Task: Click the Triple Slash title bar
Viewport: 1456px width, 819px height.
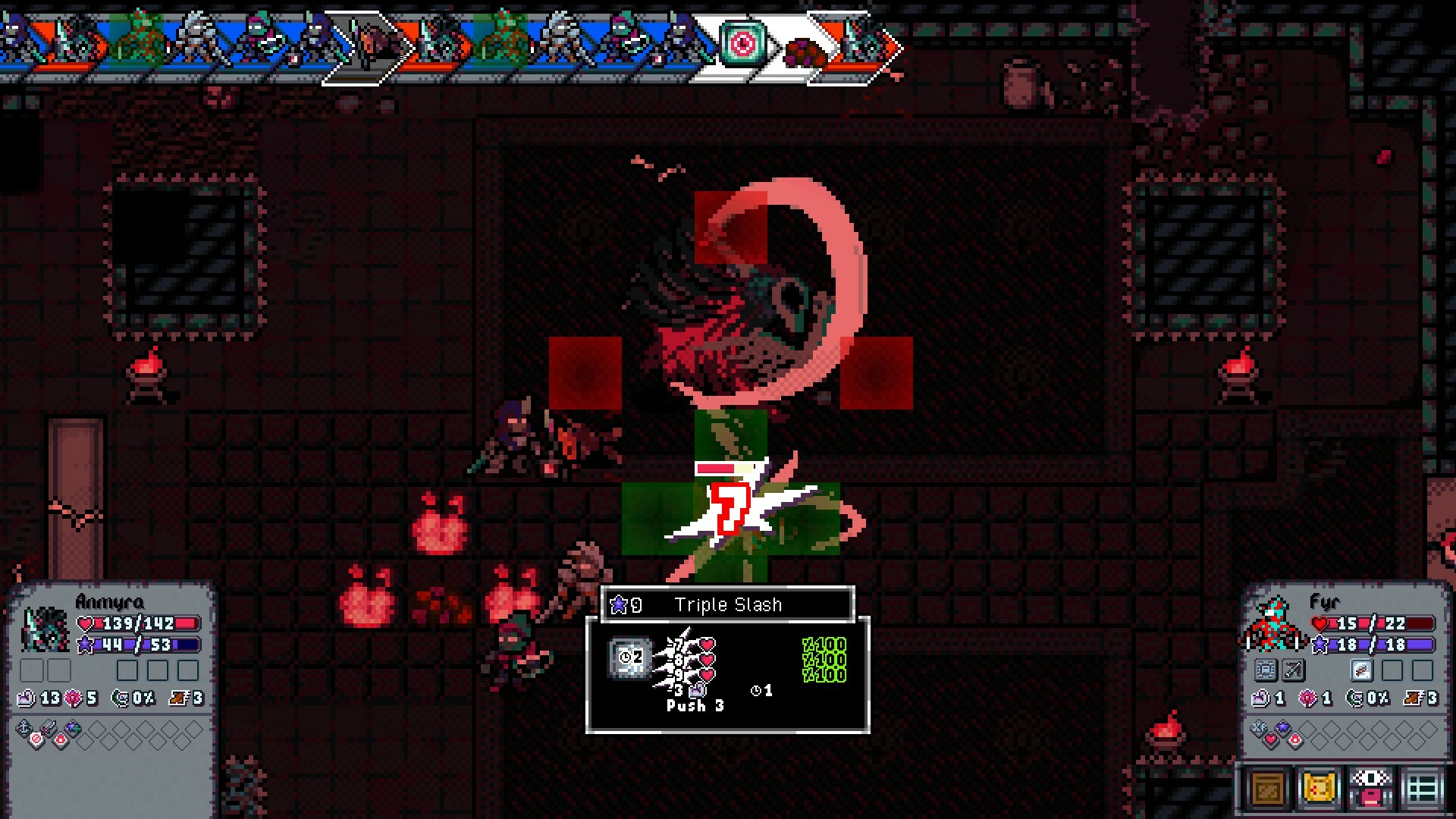Action: click(x=728, y=604)
